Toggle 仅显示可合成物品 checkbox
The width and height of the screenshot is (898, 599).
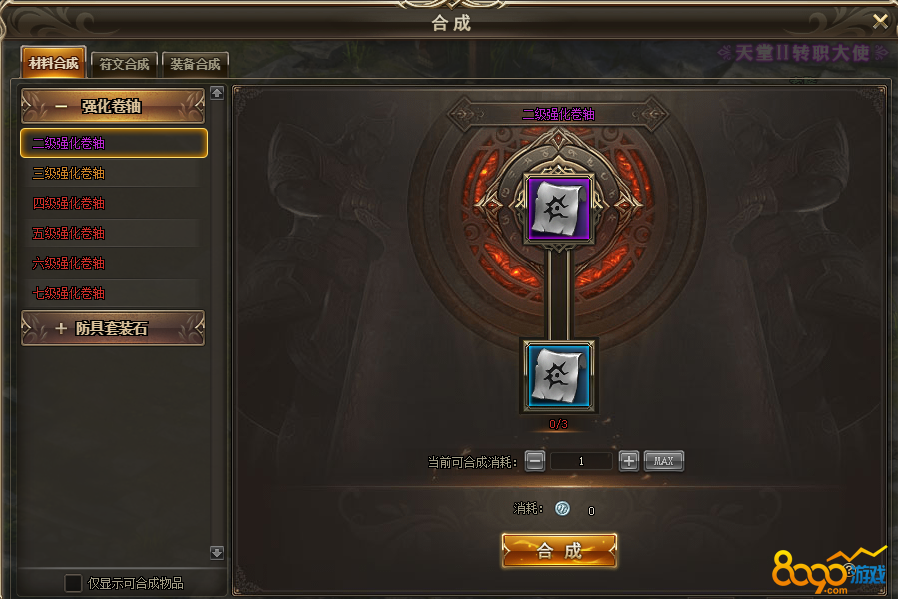pos(73,583)
